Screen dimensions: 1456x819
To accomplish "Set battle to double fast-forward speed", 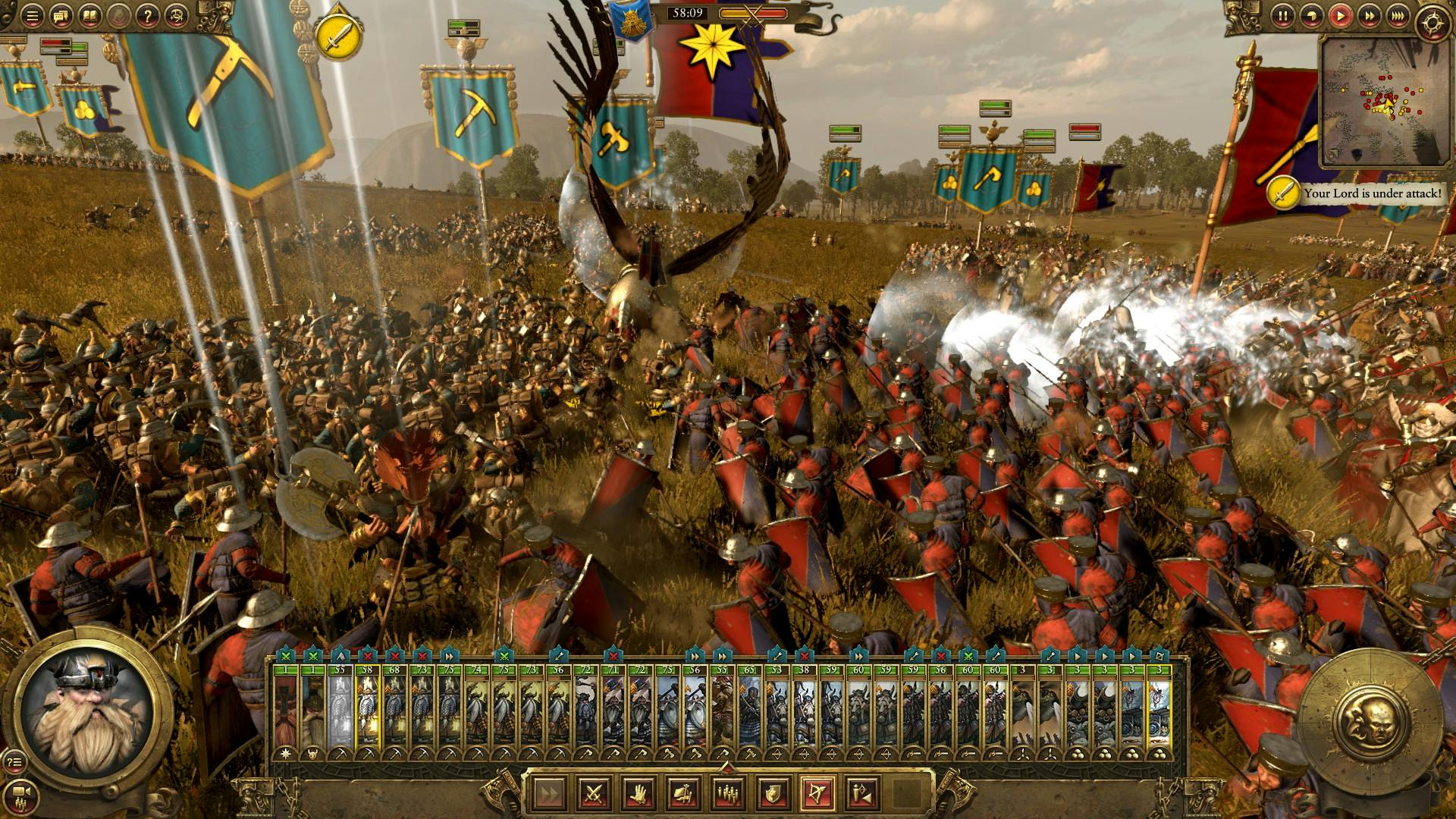I will tap(1370, 15).
